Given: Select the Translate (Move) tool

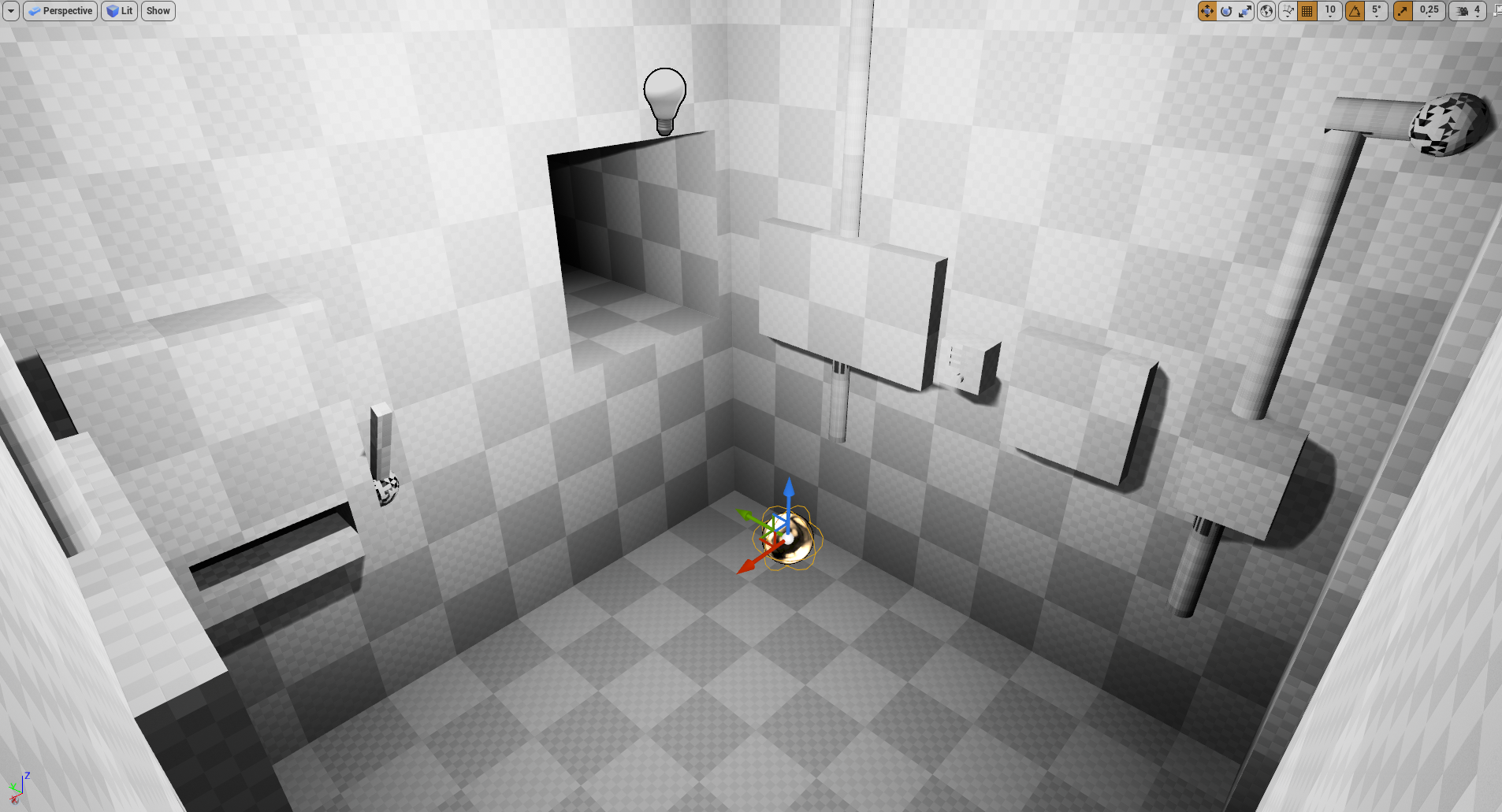Looking at the screenshot, I should click(1208, 11).
